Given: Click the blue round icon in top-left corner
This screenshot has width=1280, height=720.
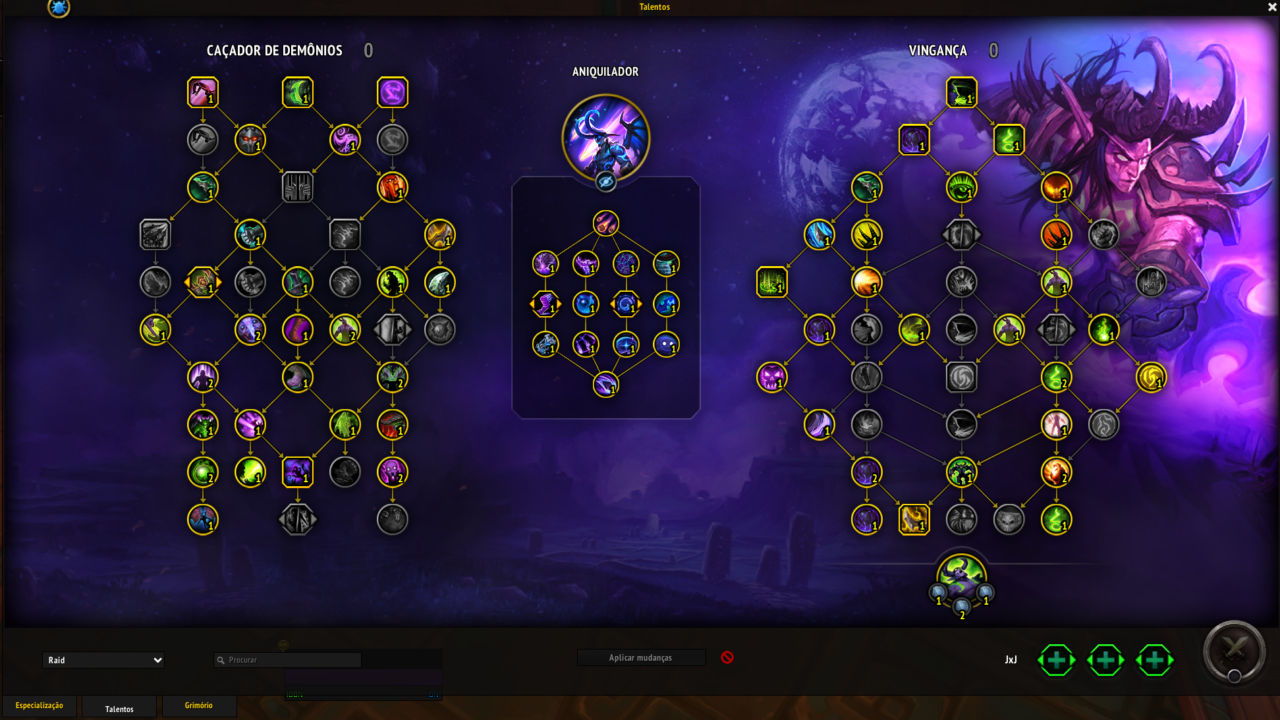Looking at the screenshot, I should click(59, 8).
